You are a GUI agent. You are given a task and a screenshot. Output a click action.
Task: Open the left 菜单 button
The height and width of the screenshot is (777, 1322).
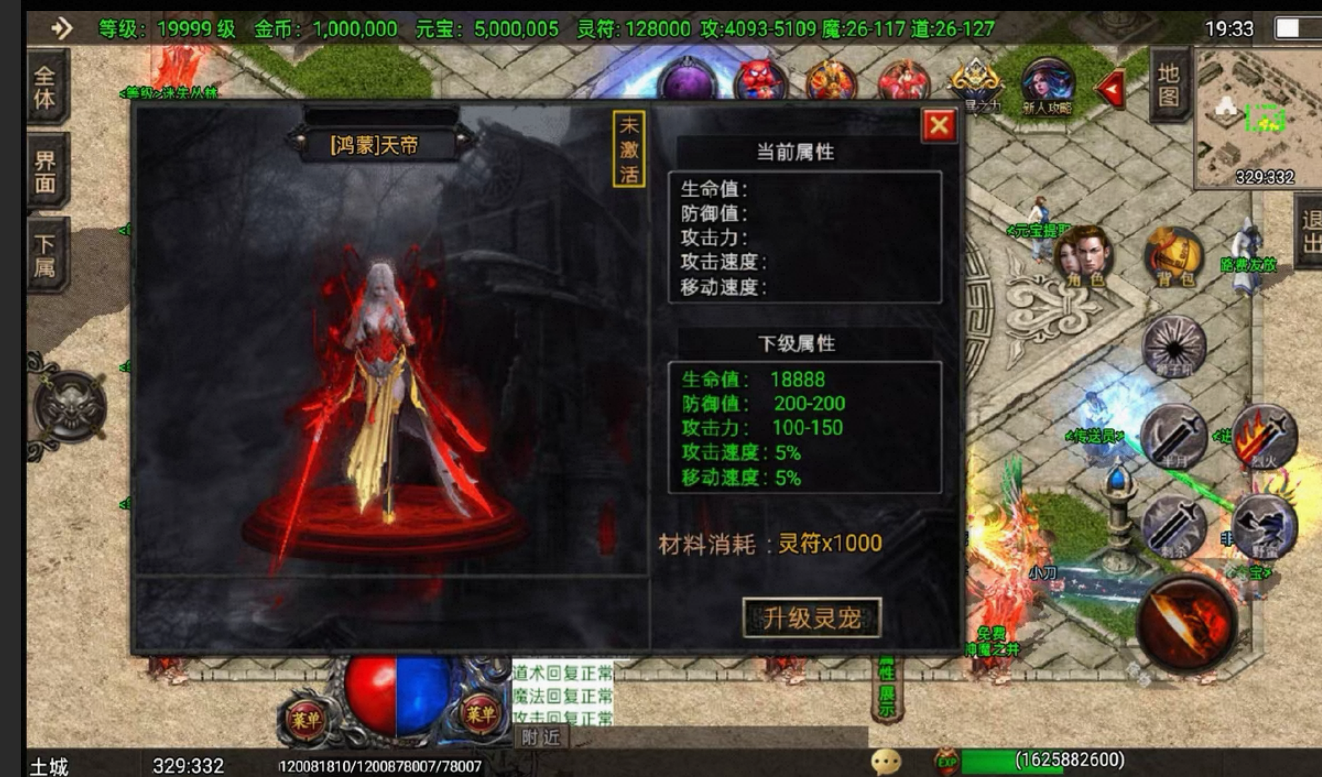pos(305,719)
